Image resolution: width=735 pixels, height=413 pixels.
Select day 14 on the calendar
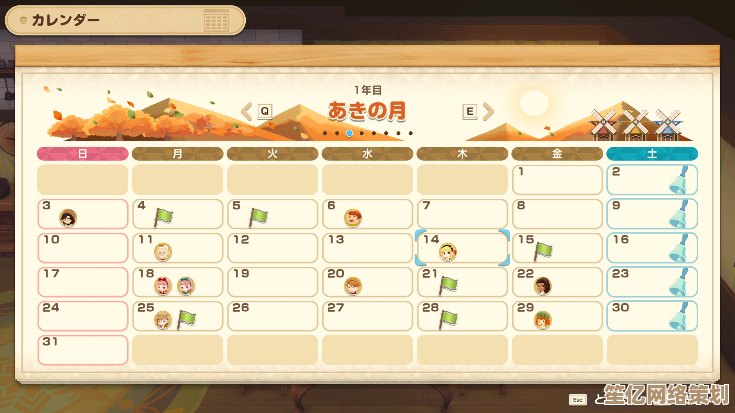[x=462, y=248]
